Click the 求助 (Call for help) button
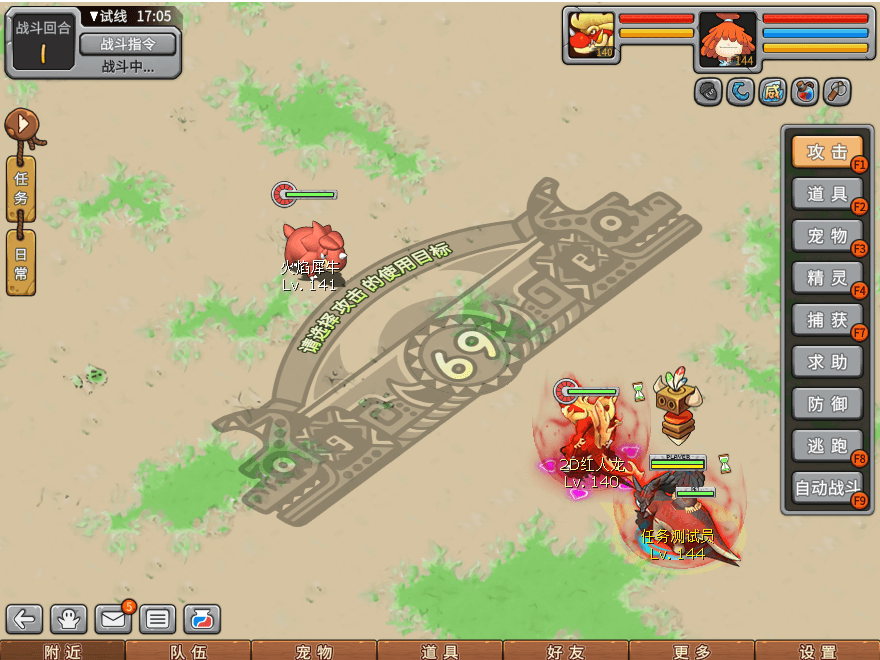 pyautogui.click(x=827, y=361)
